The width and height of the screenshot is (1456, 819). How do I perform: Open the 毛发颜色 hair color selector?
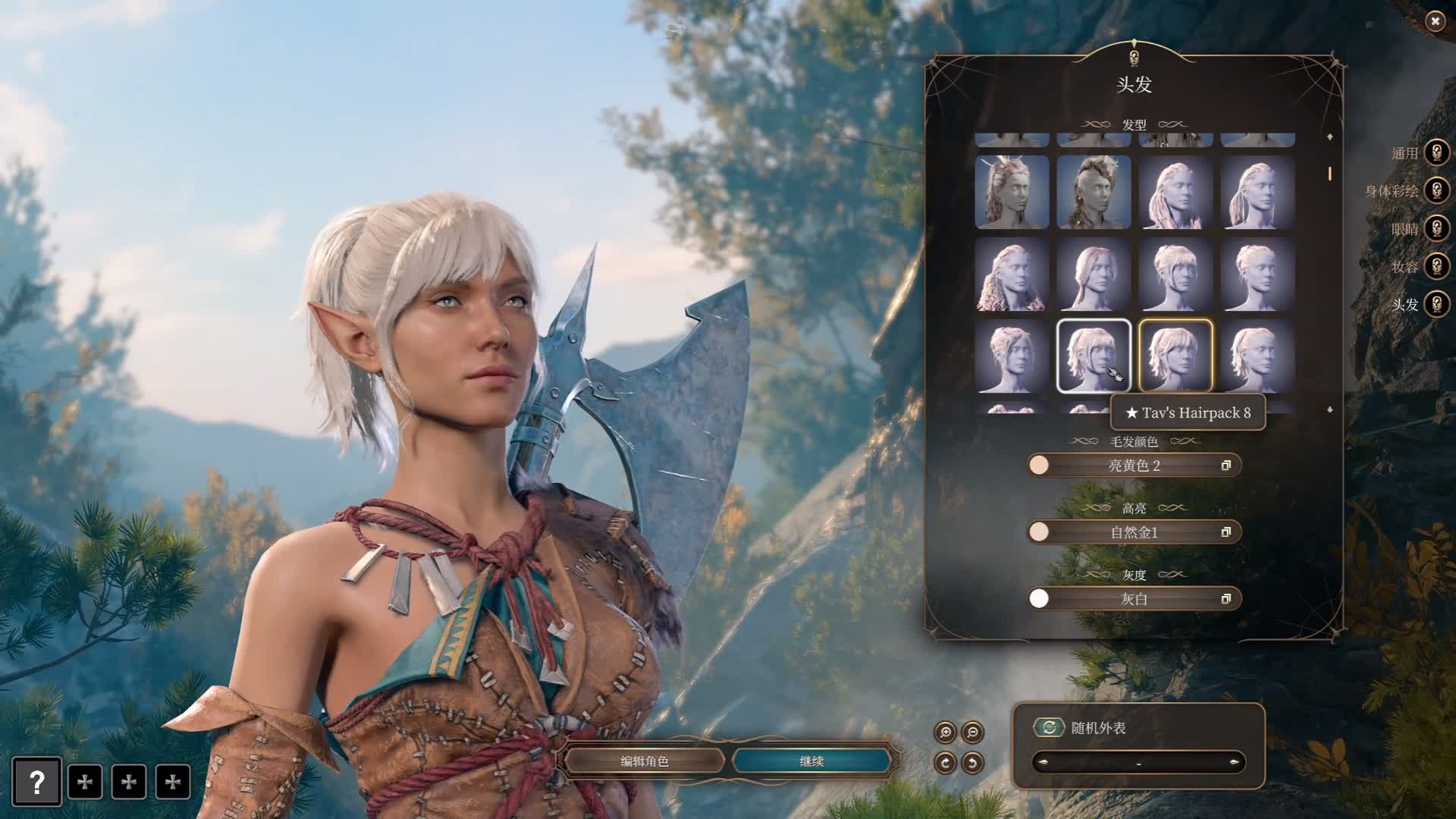1134,466
